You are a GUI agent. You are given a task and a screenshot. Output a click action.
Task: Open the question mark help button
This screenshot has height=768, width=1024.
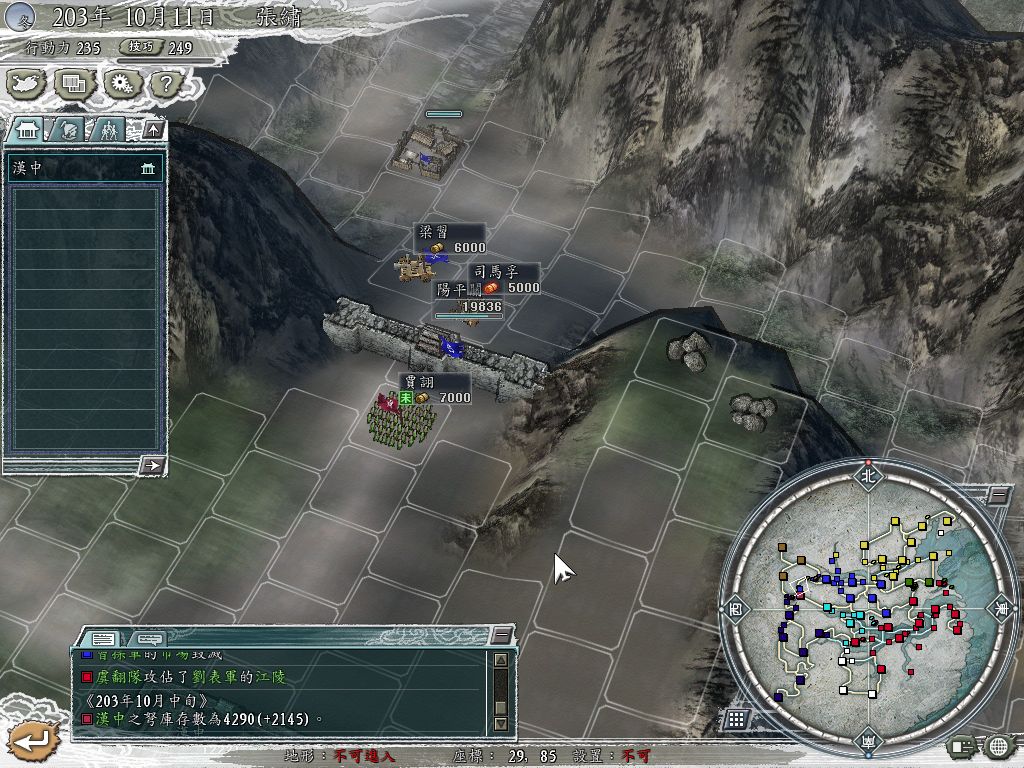165,83
